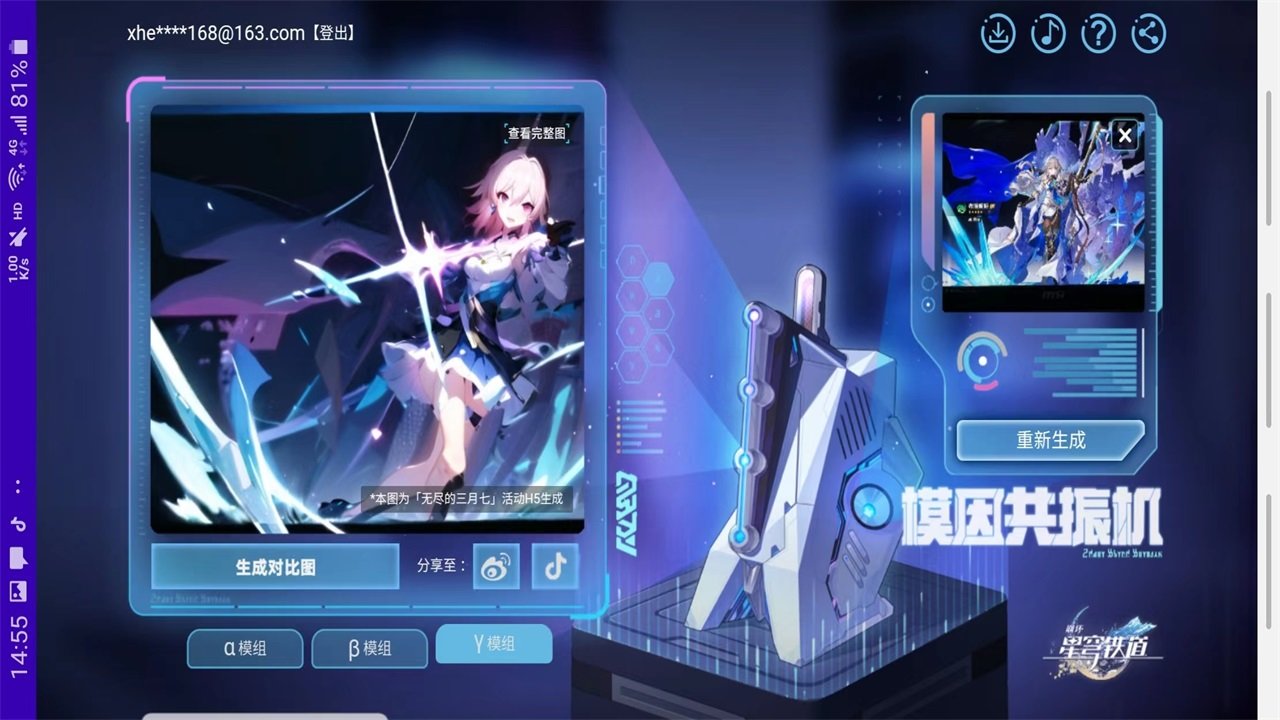
Task: Click the download icon to save image
Action: (x=997, y=33)
